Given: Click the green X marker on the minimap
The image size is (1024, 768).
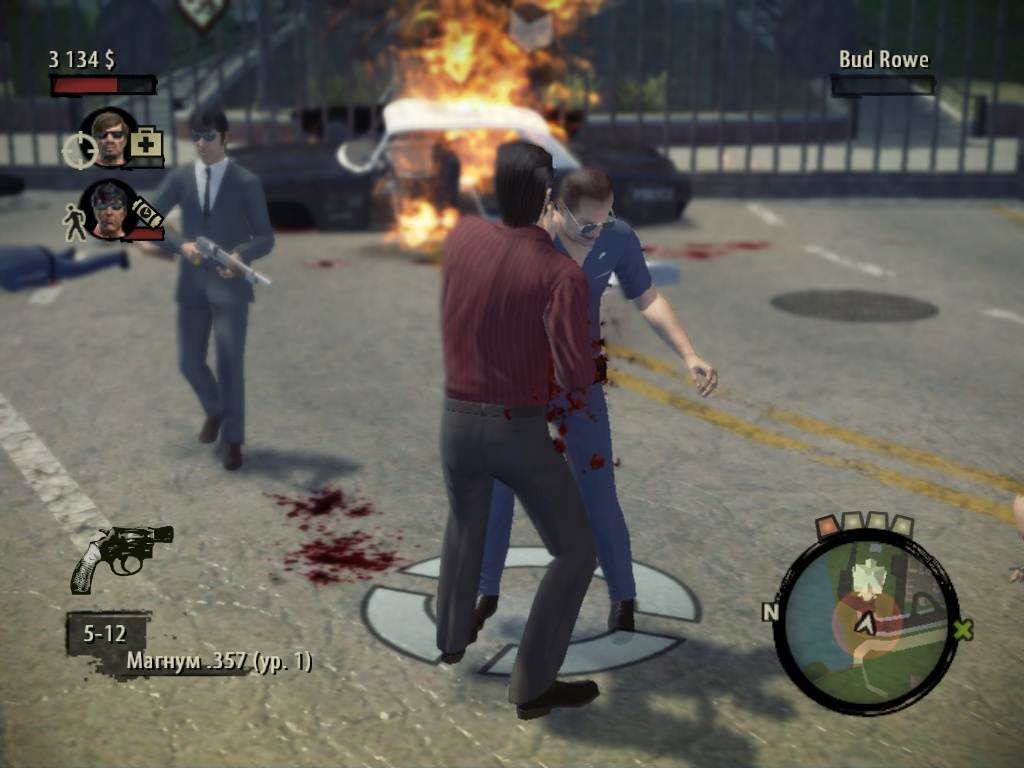Looking at the screenshot, I should tap(963, 630).
